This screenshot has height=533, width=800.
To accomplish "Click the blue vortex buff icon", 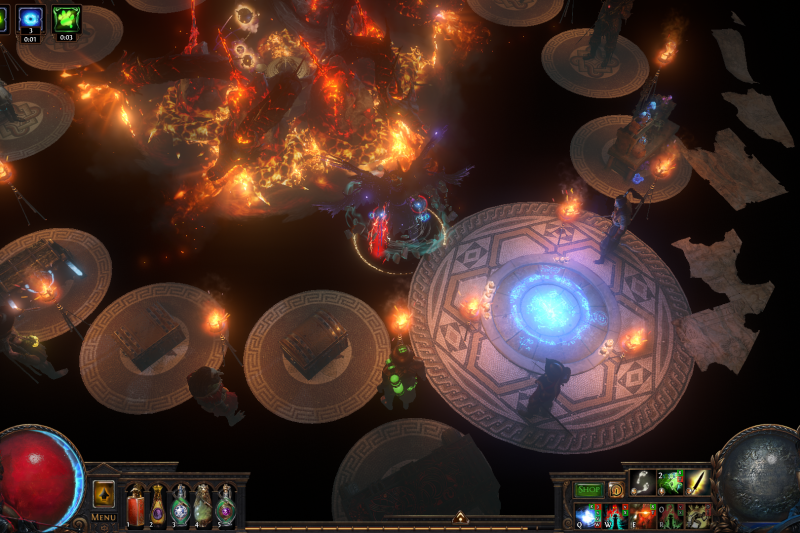I will pyautogui.click(x=30, y=17).
